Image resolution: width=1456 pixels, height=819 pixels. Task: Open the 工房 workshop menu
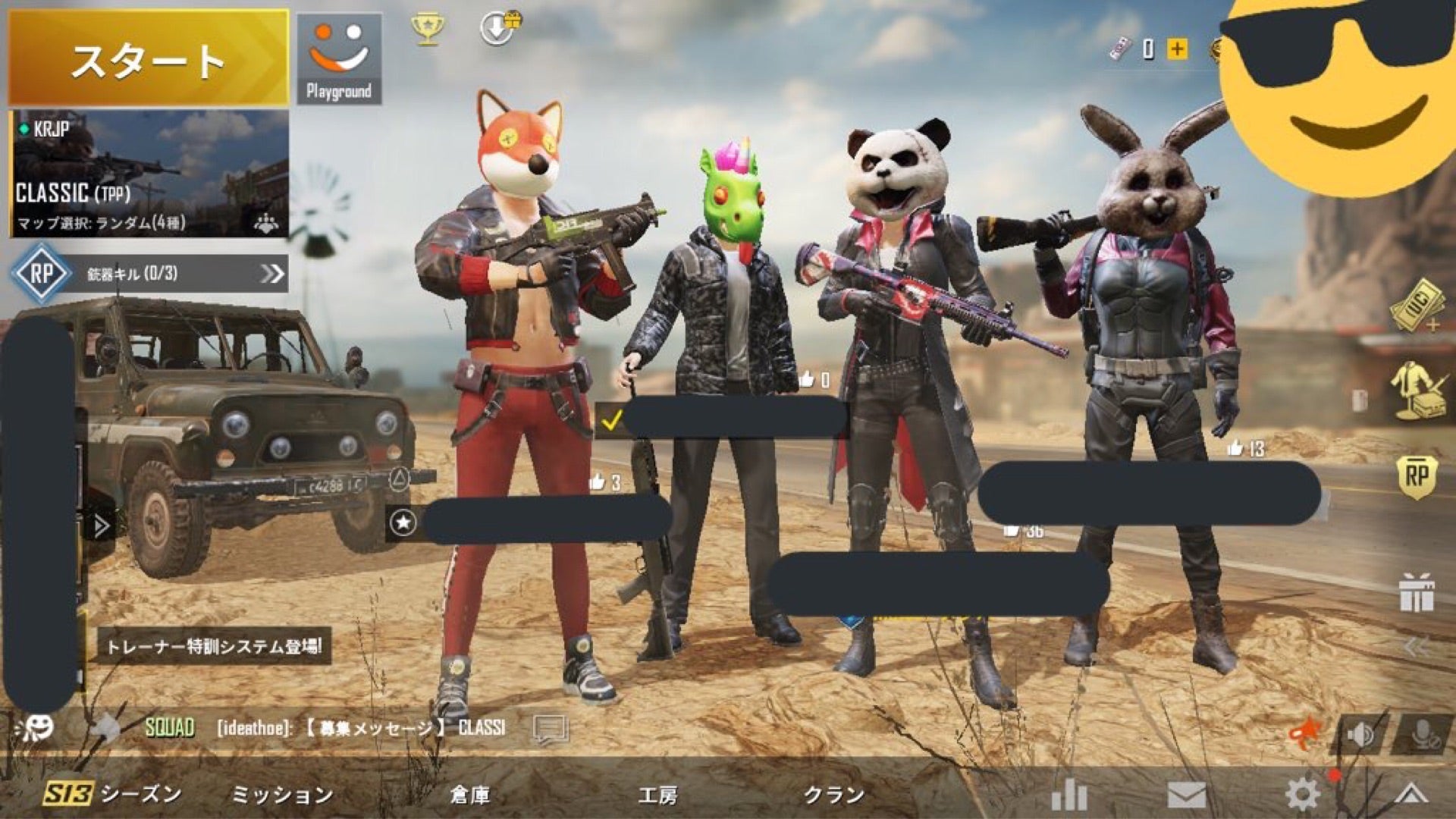pos(657,795)
